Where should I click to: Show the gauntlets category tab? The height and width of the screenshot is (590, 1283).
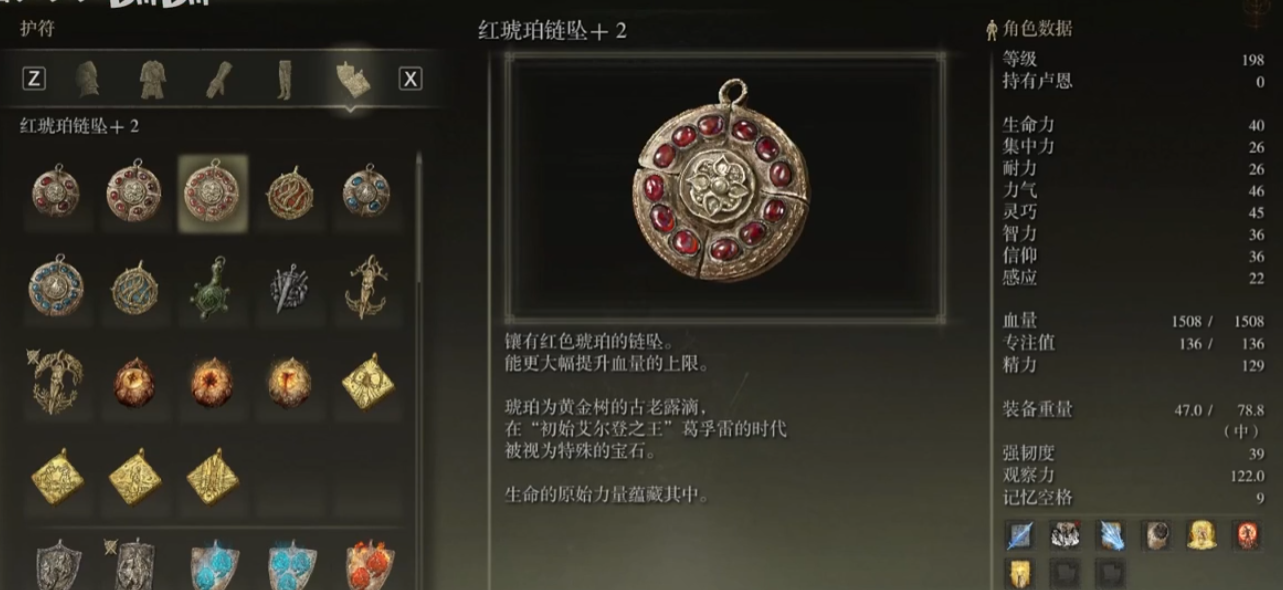[219, 78]
